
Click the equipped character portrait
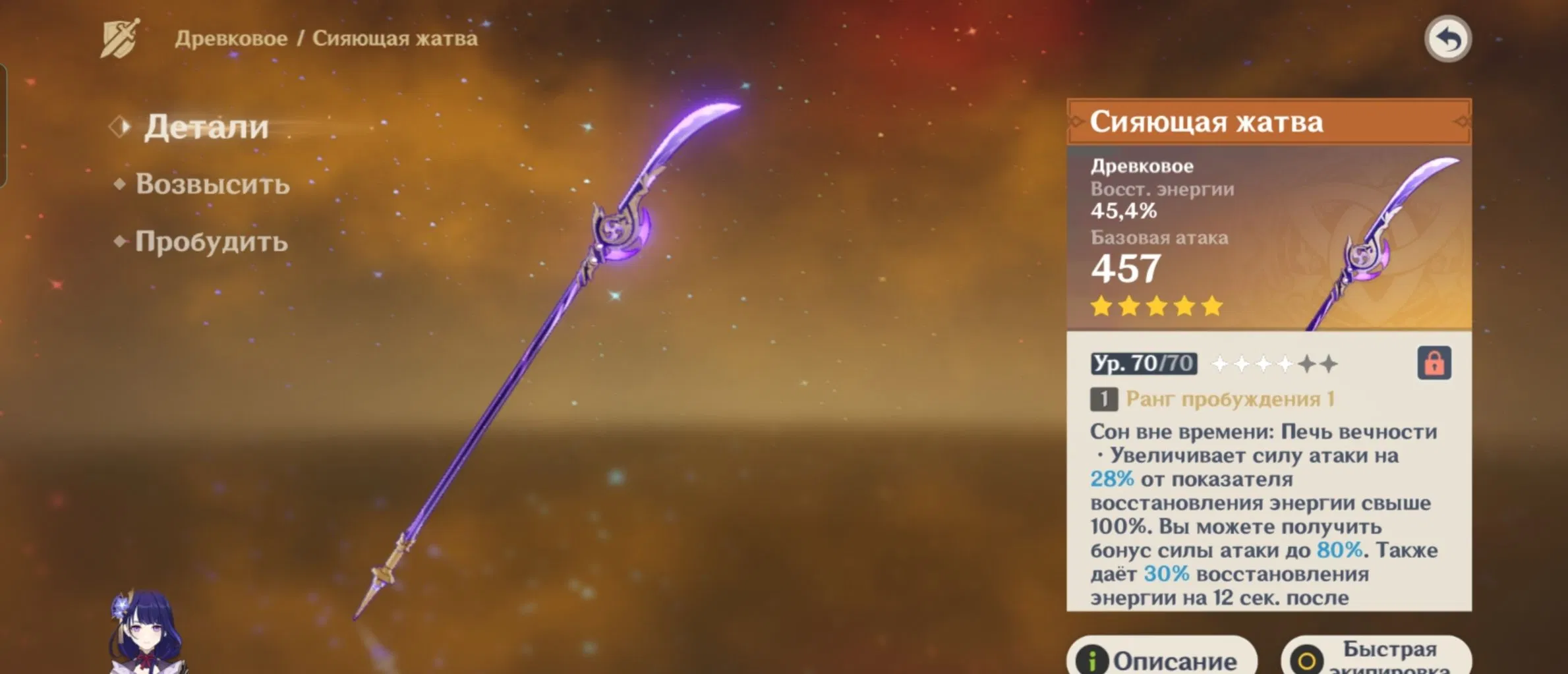pyautogui.click(x=146, y=634)
